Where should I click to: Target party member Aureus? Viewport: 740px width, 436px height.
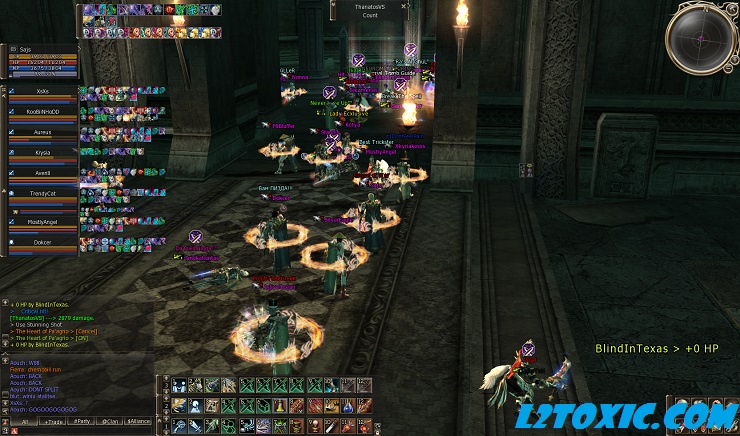click(42, 131)
